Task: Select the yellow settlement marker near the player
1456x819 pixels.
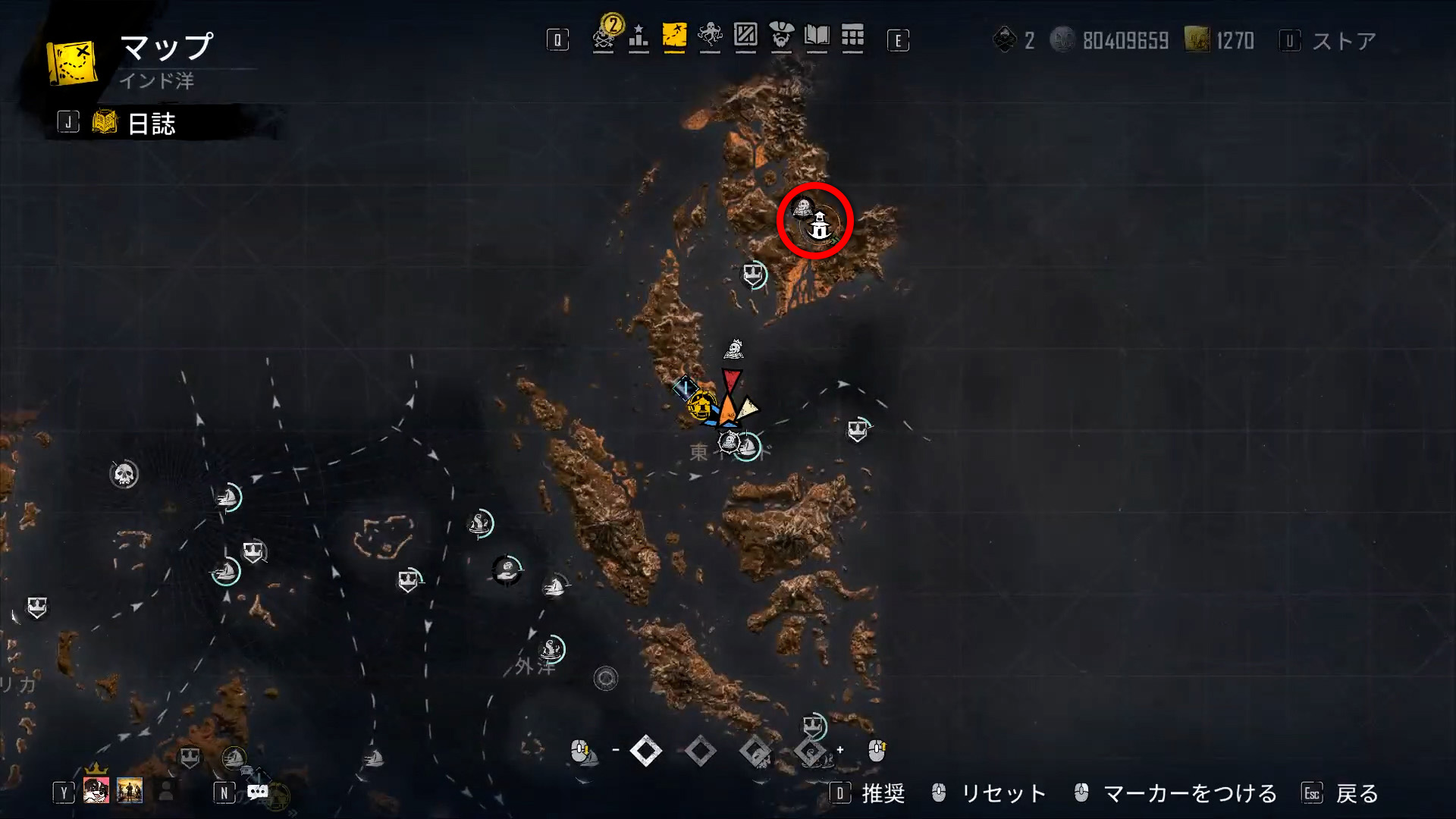Action: [701, 406]
